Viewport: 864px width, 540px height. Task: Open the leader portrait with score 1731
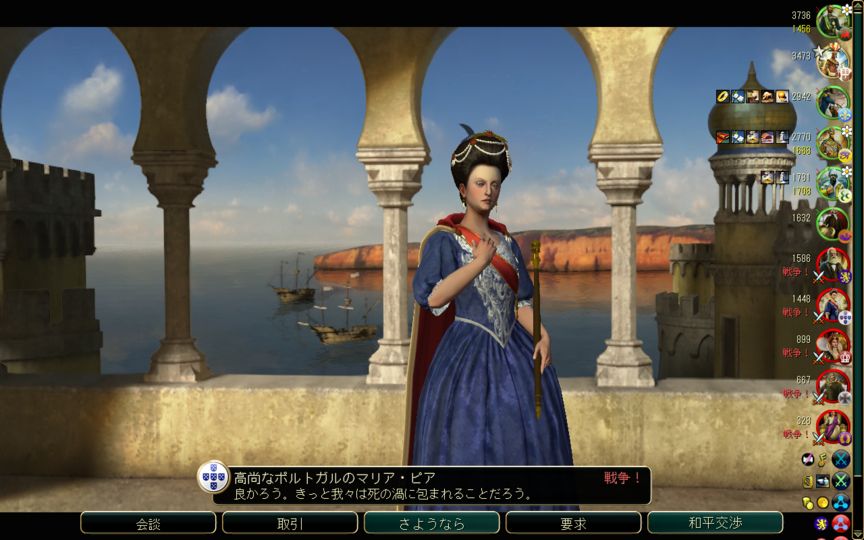pos(832,183)
